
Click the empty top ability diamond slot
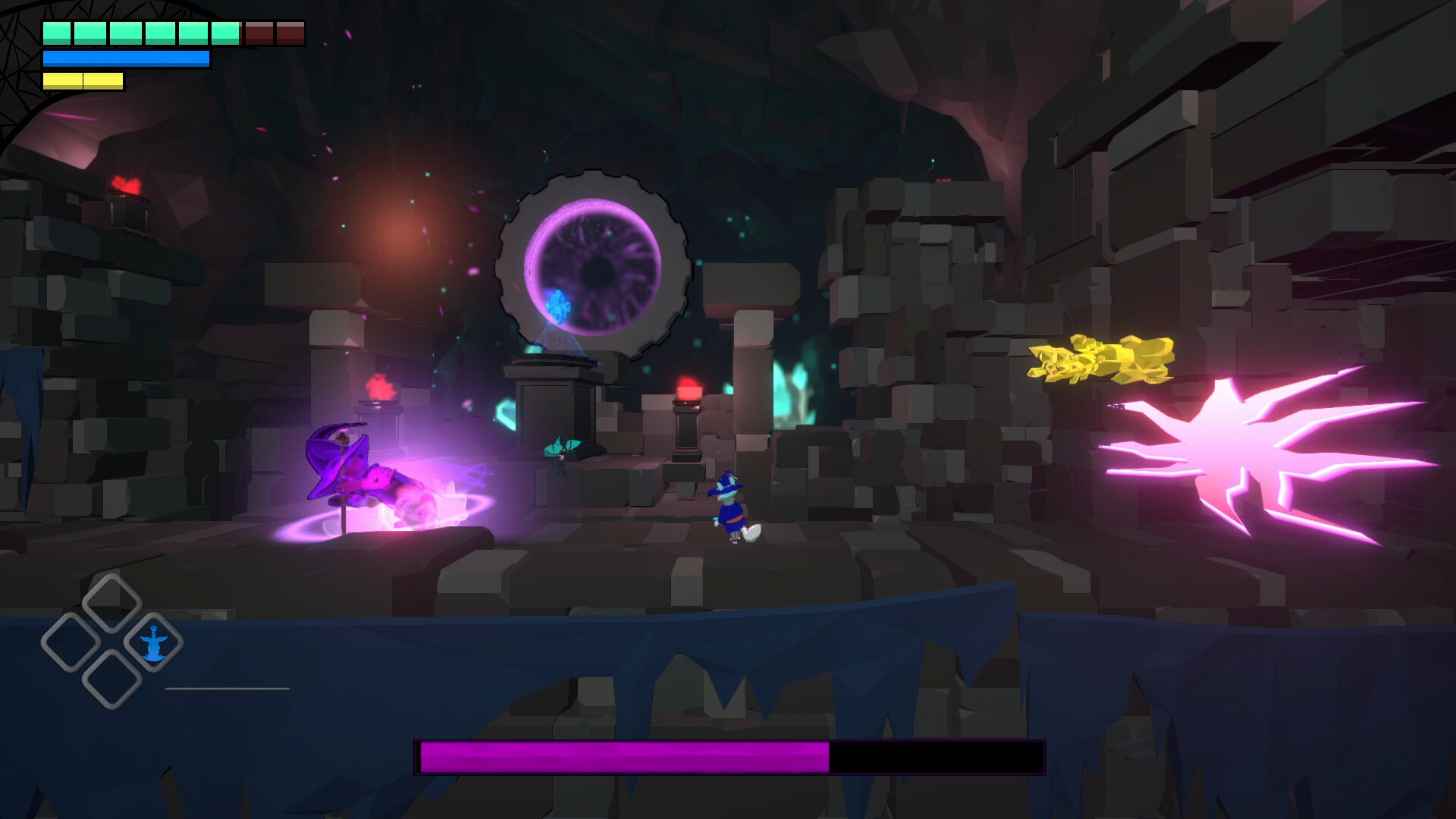coord(111,598)
